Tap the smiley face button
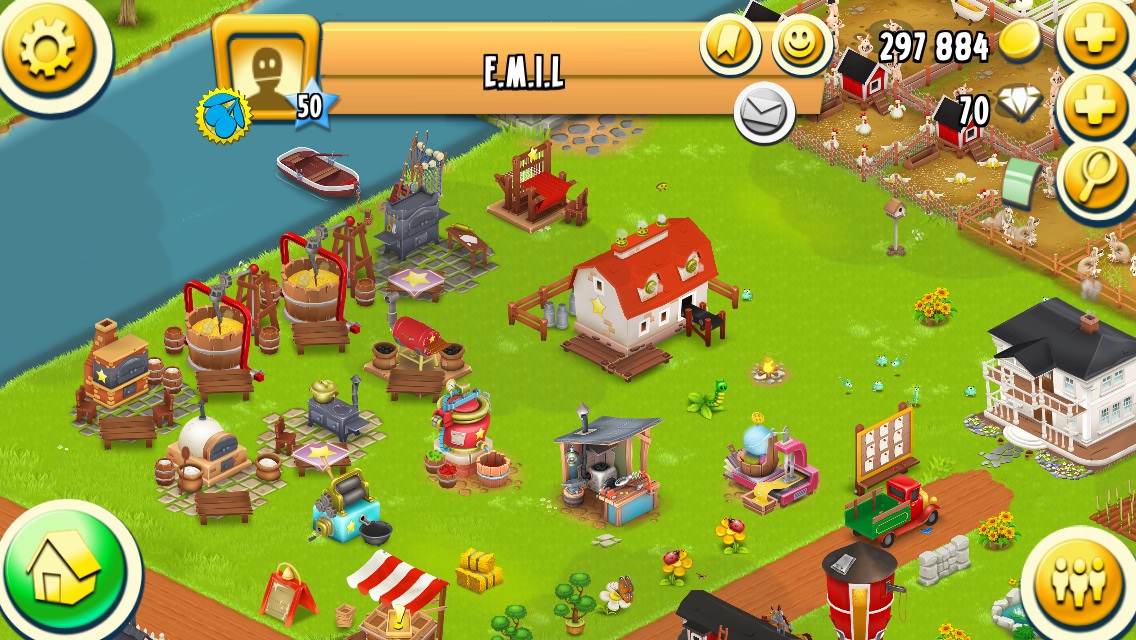 tap(801, 44)
